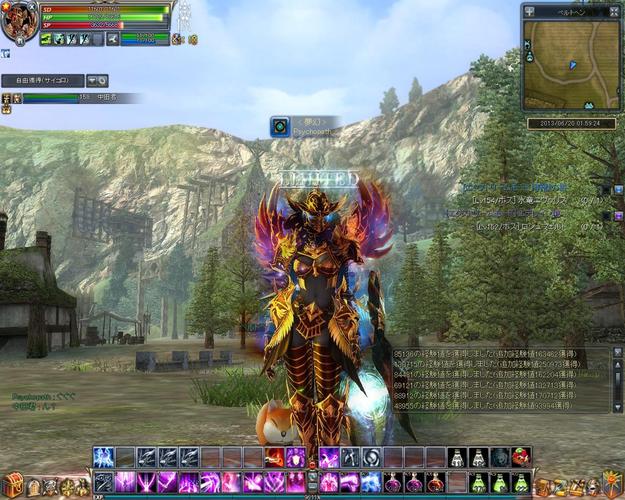This screenshot has height=500, width=625.
Task: Open the treasure chest menu icon
Action: [13, 486]
